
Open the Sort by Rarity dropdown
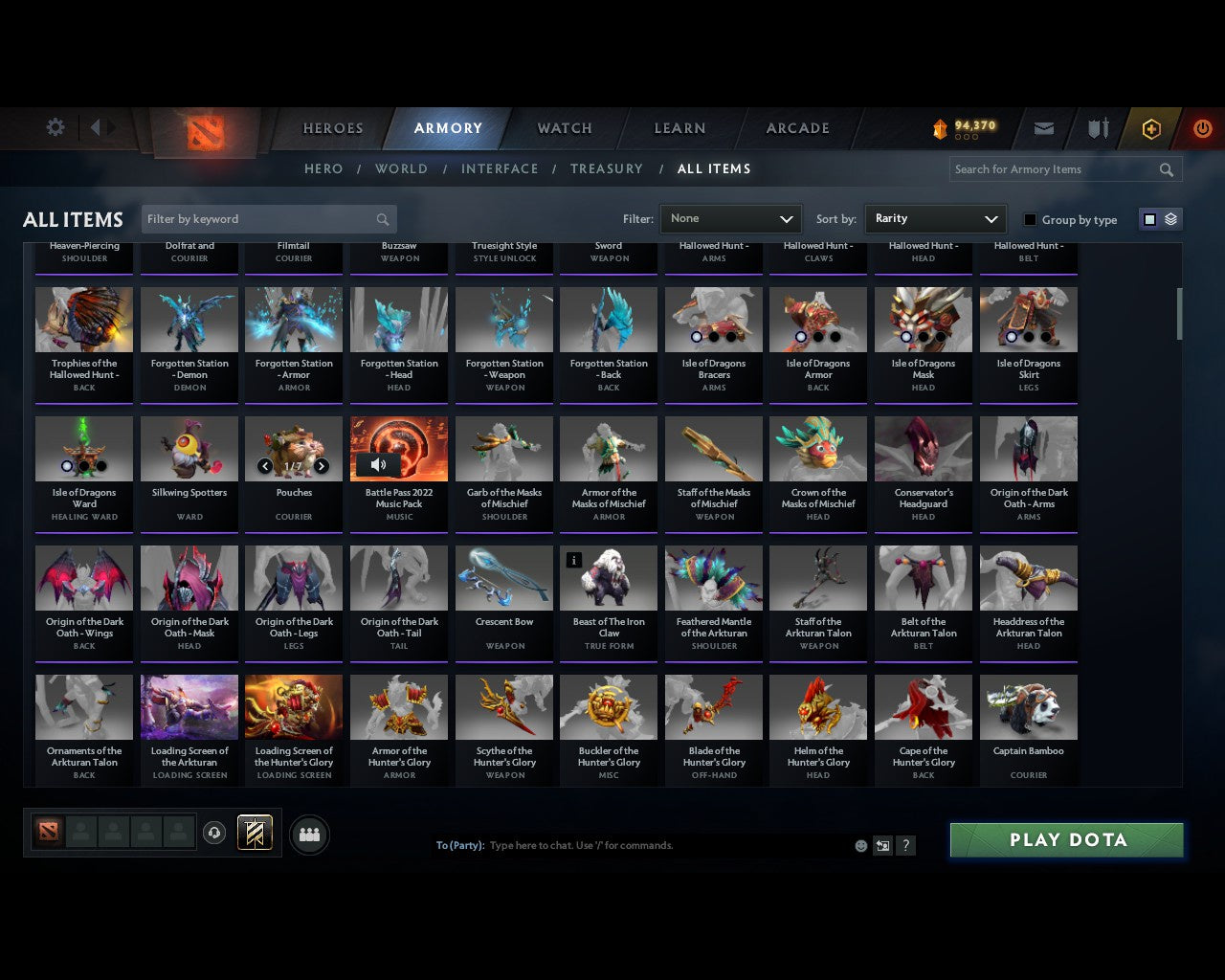point(935,219)
